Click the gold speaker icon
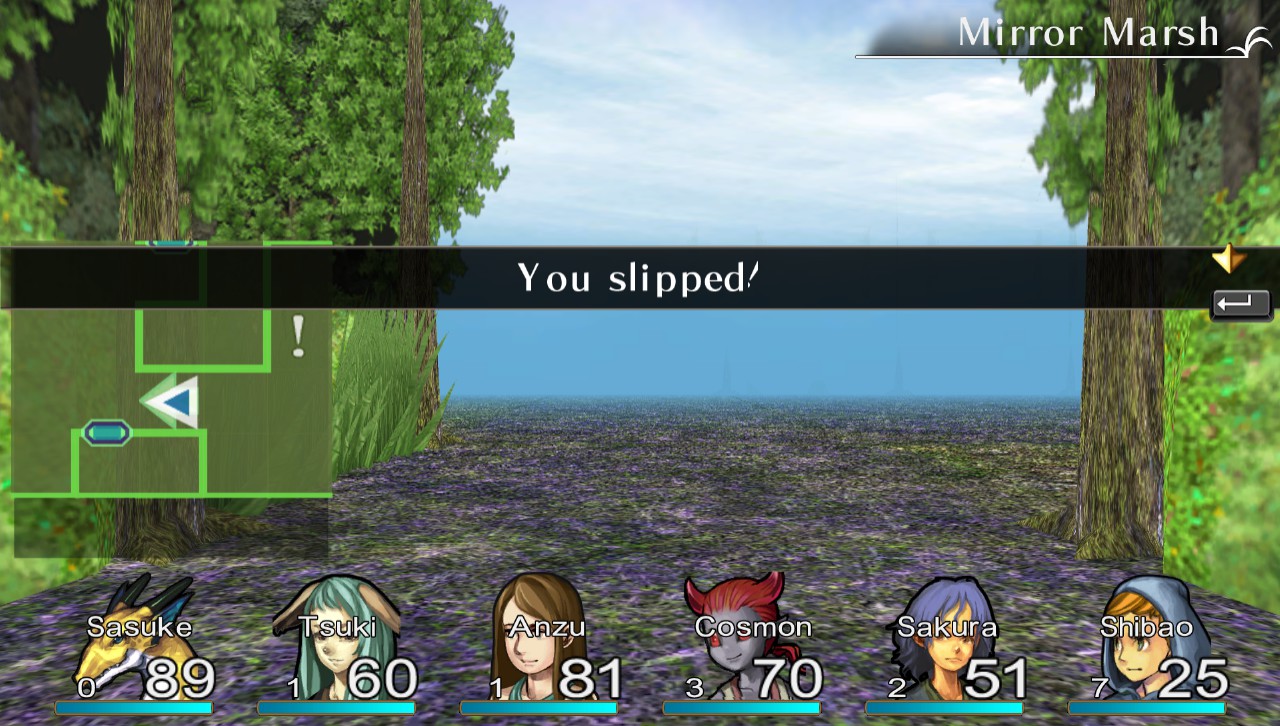Screen dimensions: 1280x726 [1228, 260]
